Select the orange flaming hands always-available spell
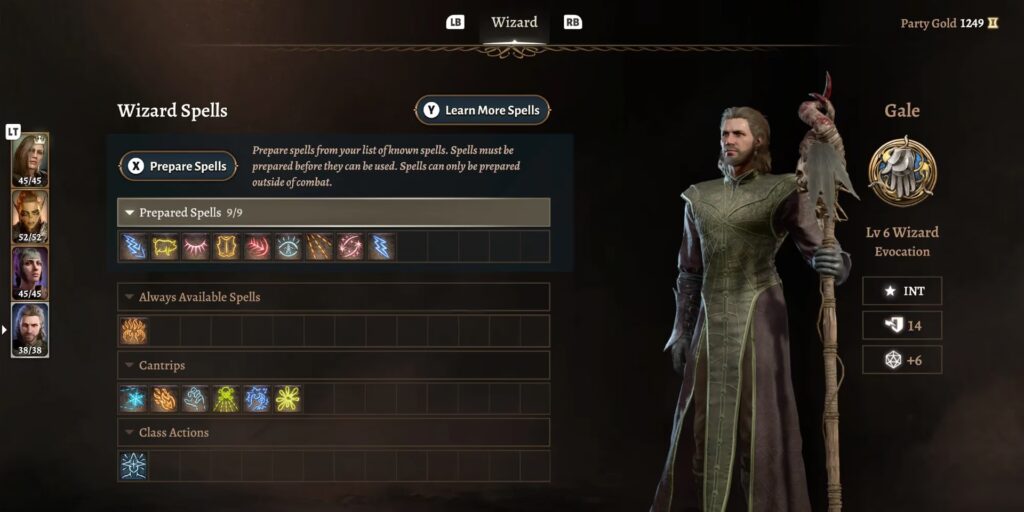Viewport: 1024px width, 512px height. coord(134,331)
